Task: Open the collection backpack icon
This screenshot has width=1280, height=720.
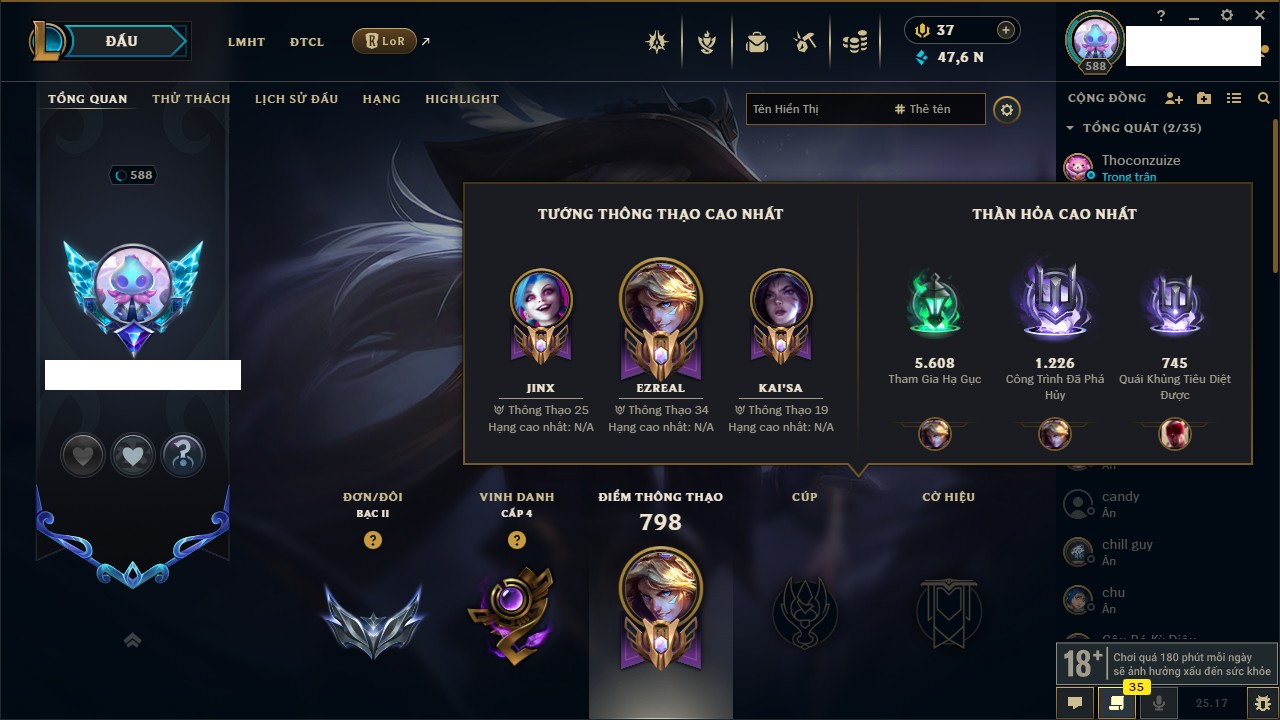Action: (757, 42)
